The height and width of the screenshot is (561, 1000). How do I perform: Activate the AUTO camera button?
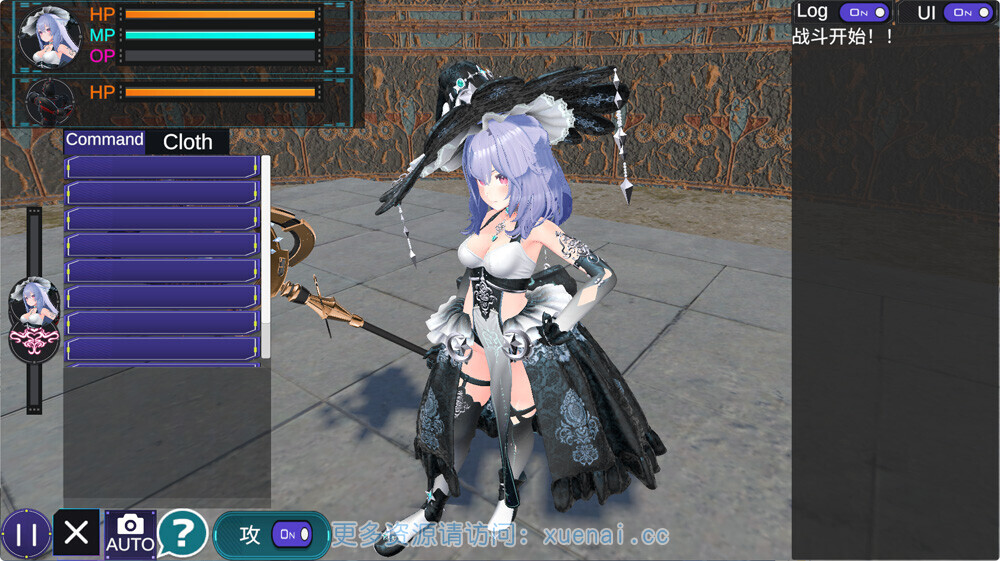130,534
